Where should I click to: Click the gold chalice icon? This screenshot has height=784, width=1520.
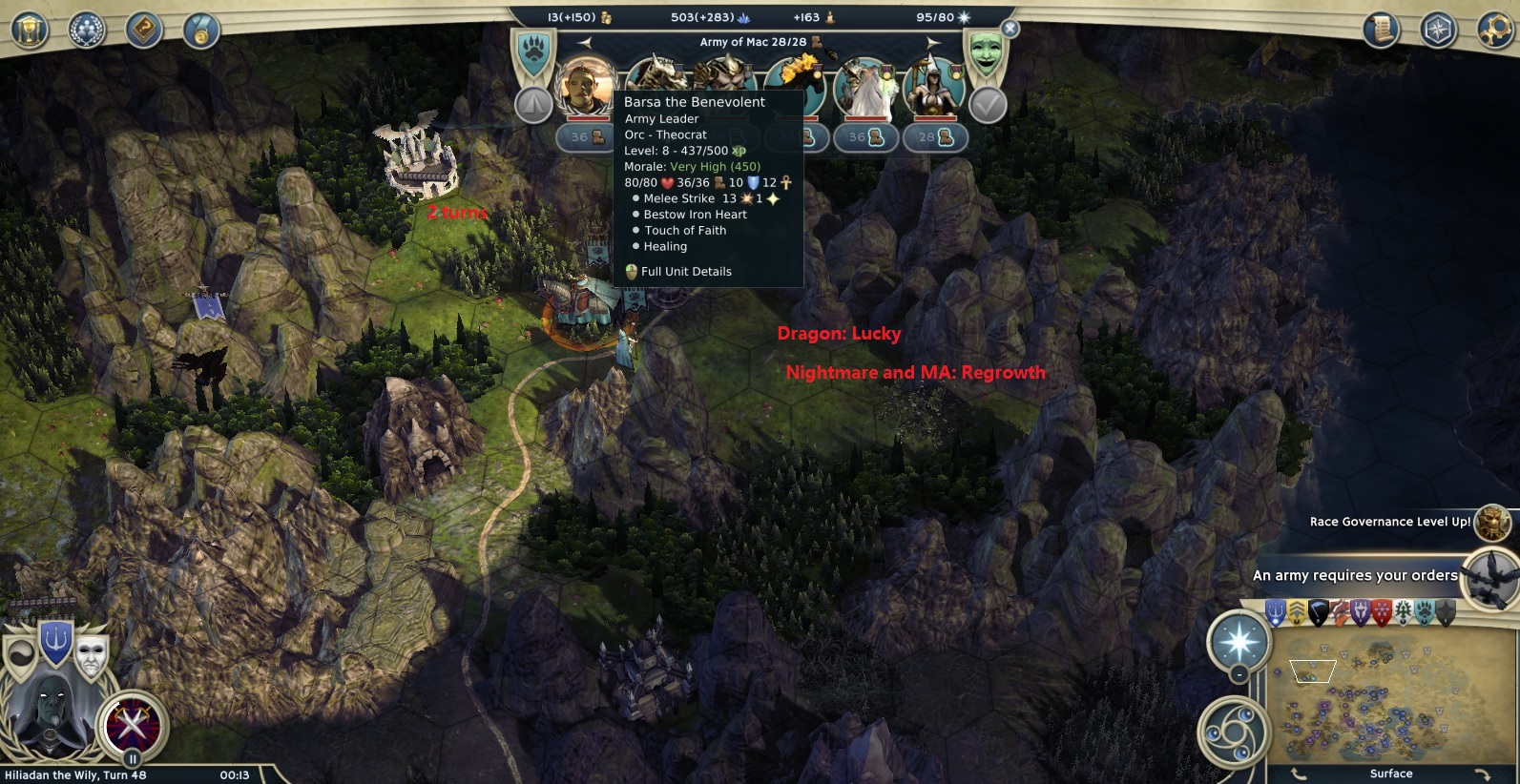31,31
